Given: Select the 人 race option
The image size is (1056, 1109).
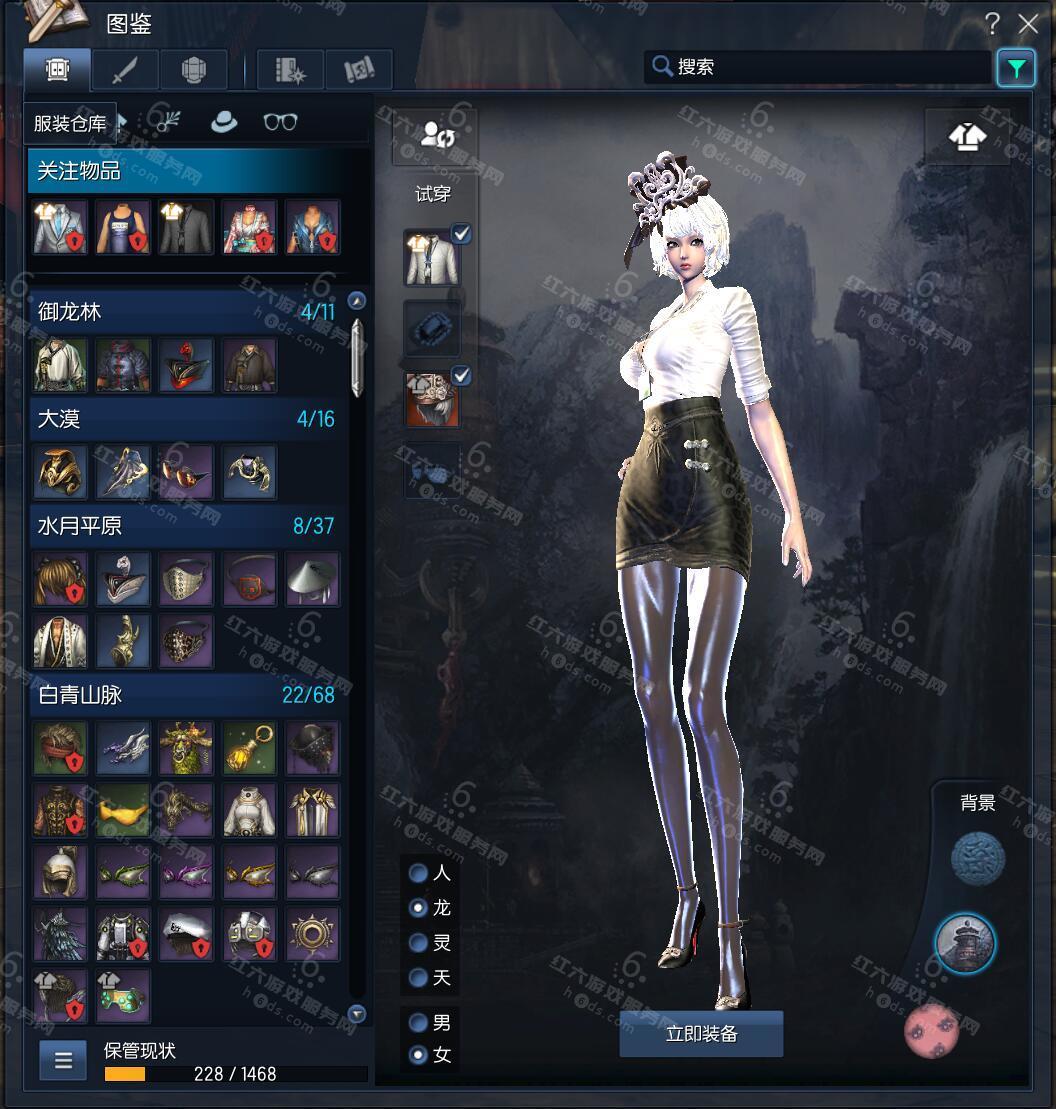Looking at the screenshot, I should click(419, 873).
